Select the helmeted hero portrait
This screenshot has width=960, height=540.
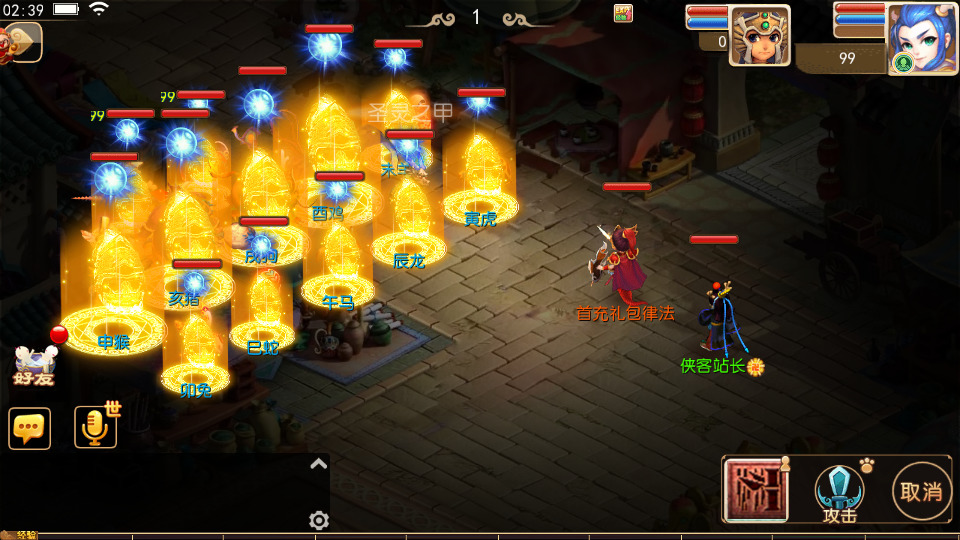(x=759, y=36)
